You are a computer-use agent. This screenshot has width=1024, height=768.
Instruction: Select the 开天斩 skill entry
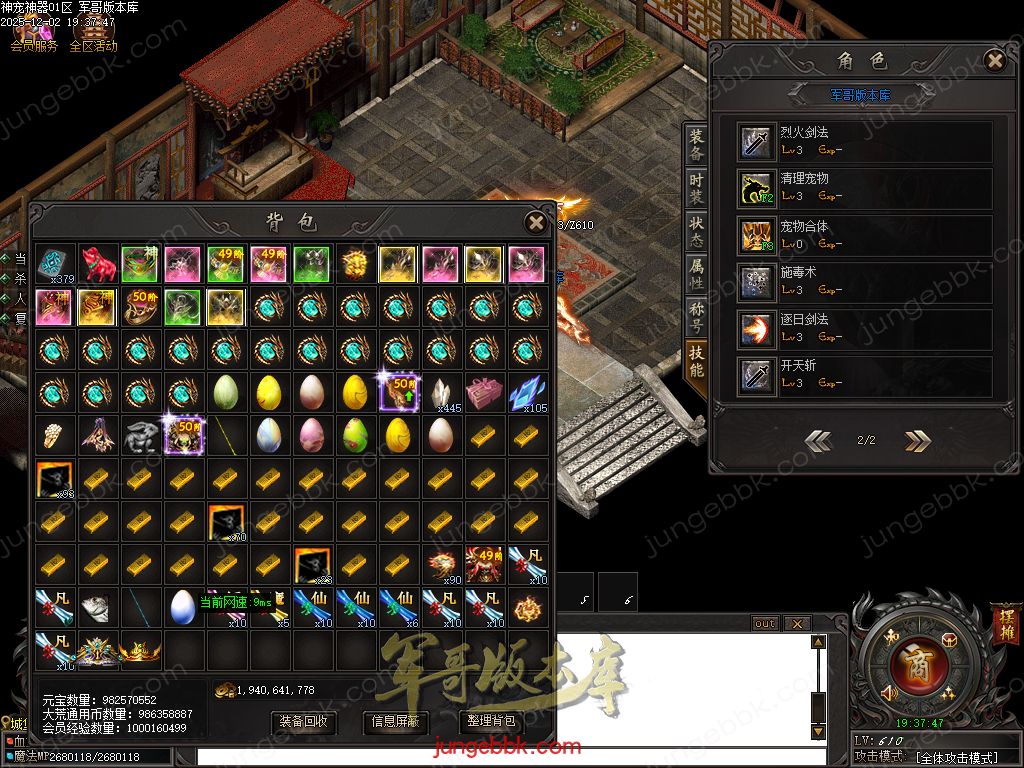pyautogui.click(x=864, y=375)
